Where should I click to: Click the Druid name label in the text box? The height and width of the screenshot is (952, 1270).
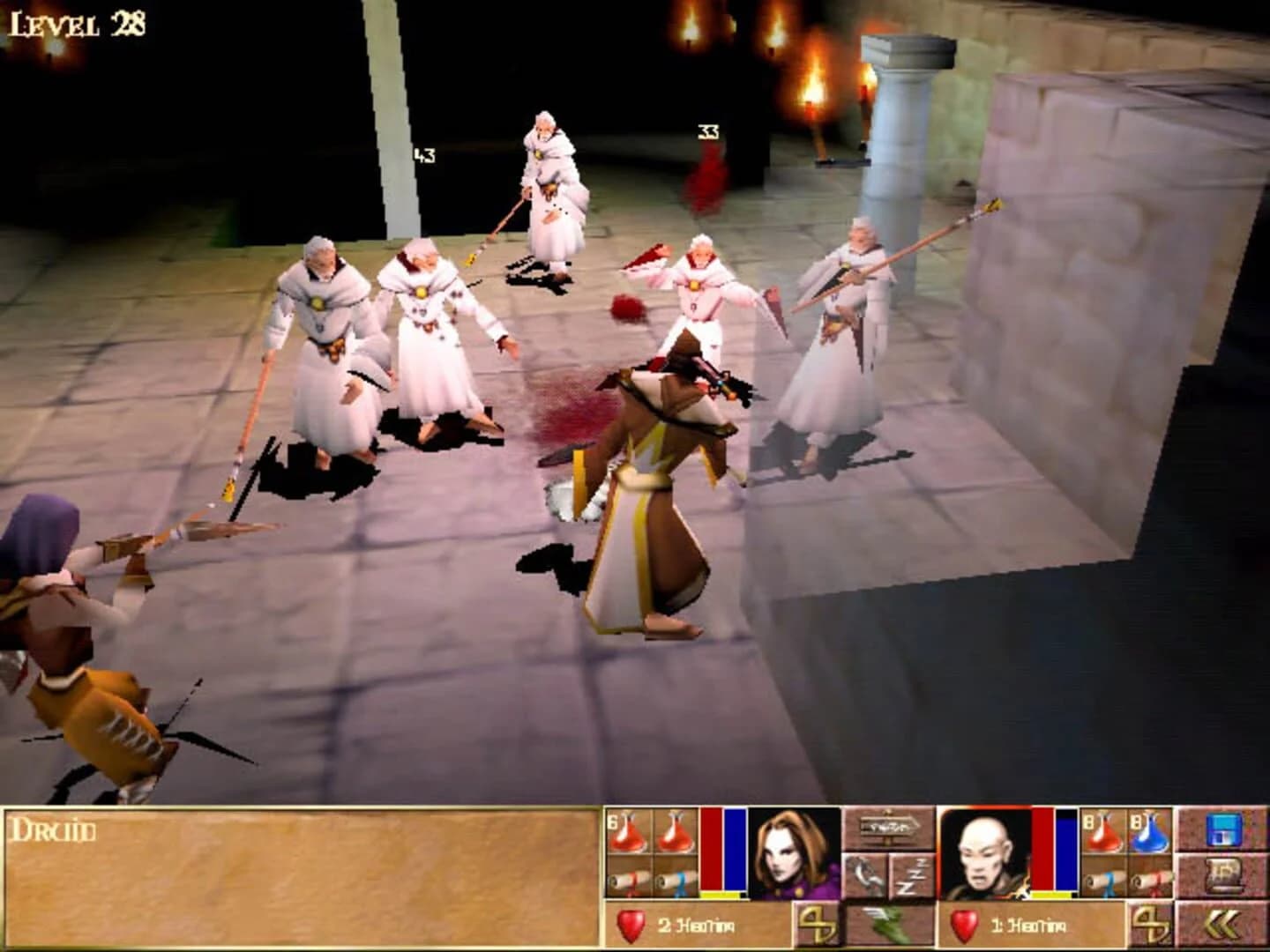[53, 829]
